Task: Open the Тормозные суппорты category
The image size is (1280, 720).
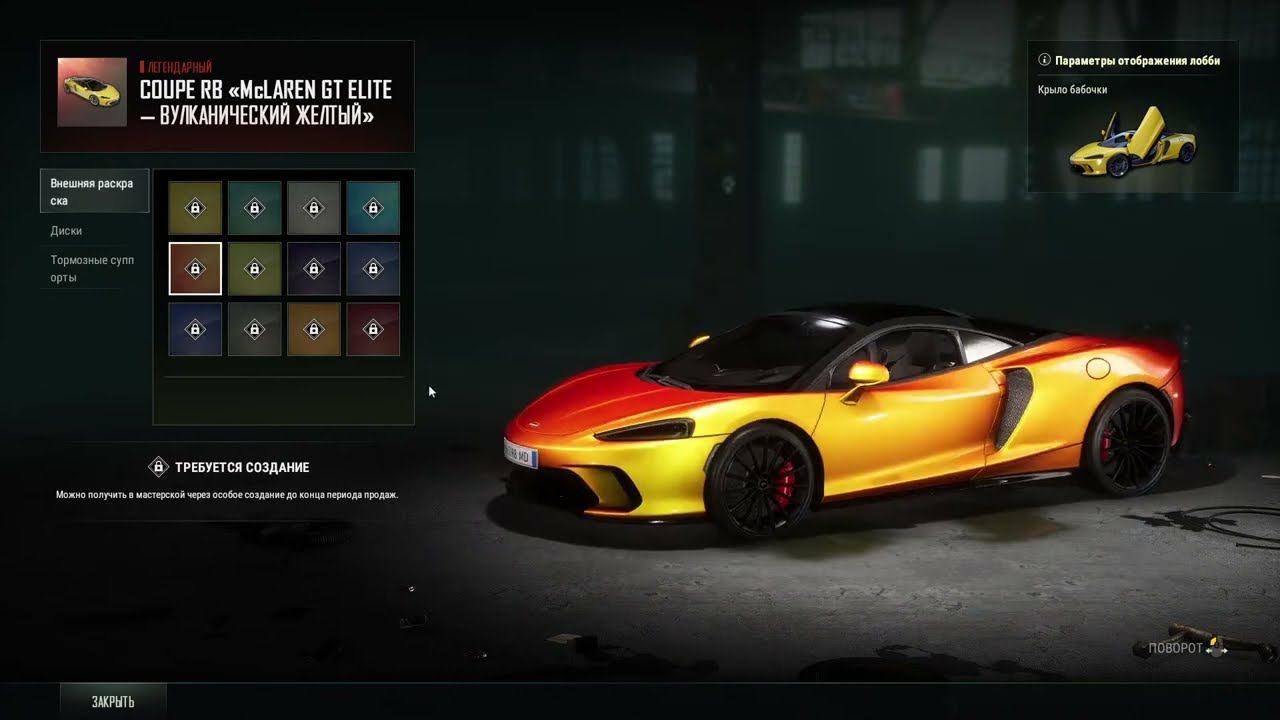Action: (92, 269)
